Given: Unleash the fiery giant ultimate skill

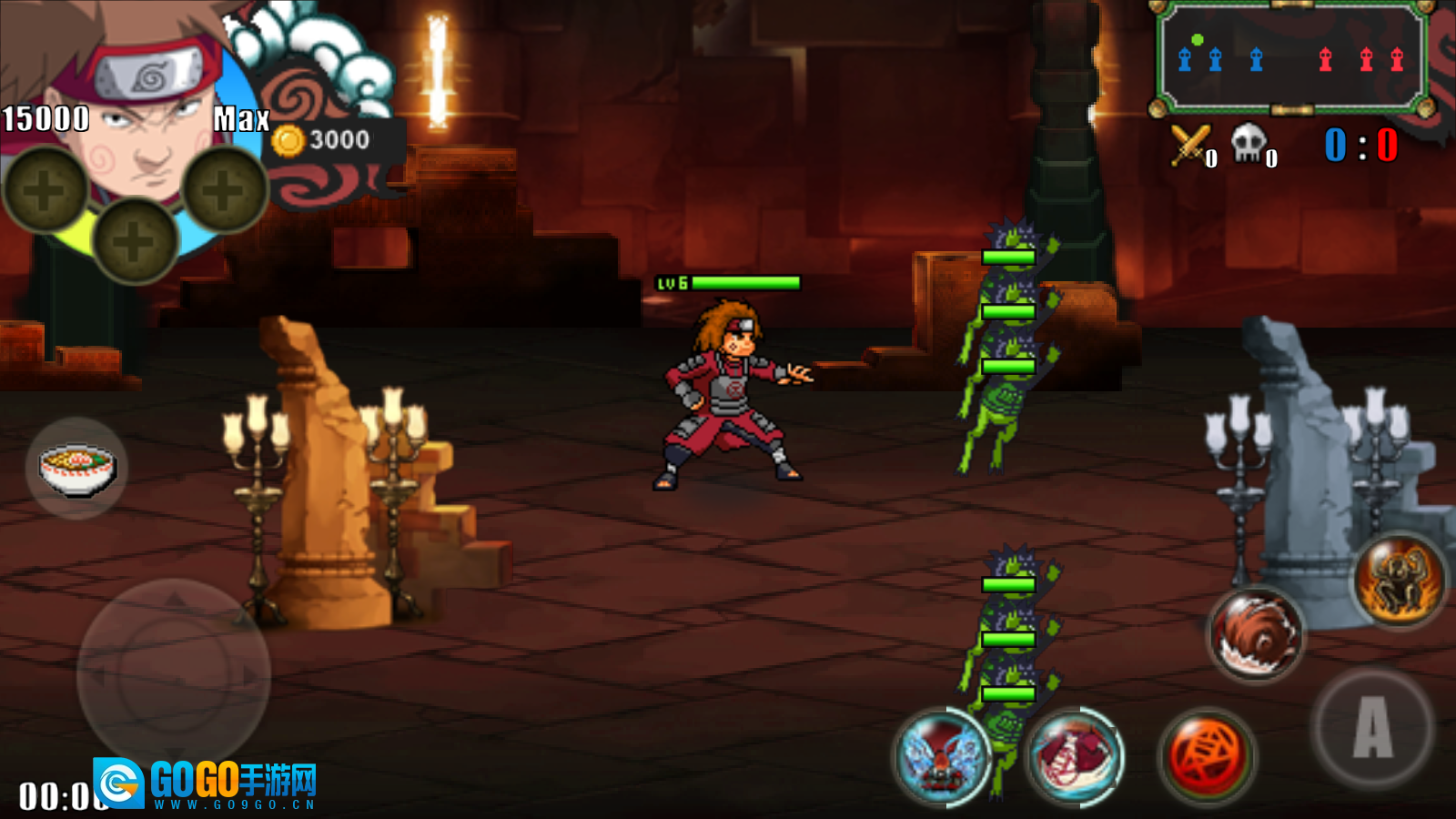Looking at the screenshot, I should [1400, 580].
